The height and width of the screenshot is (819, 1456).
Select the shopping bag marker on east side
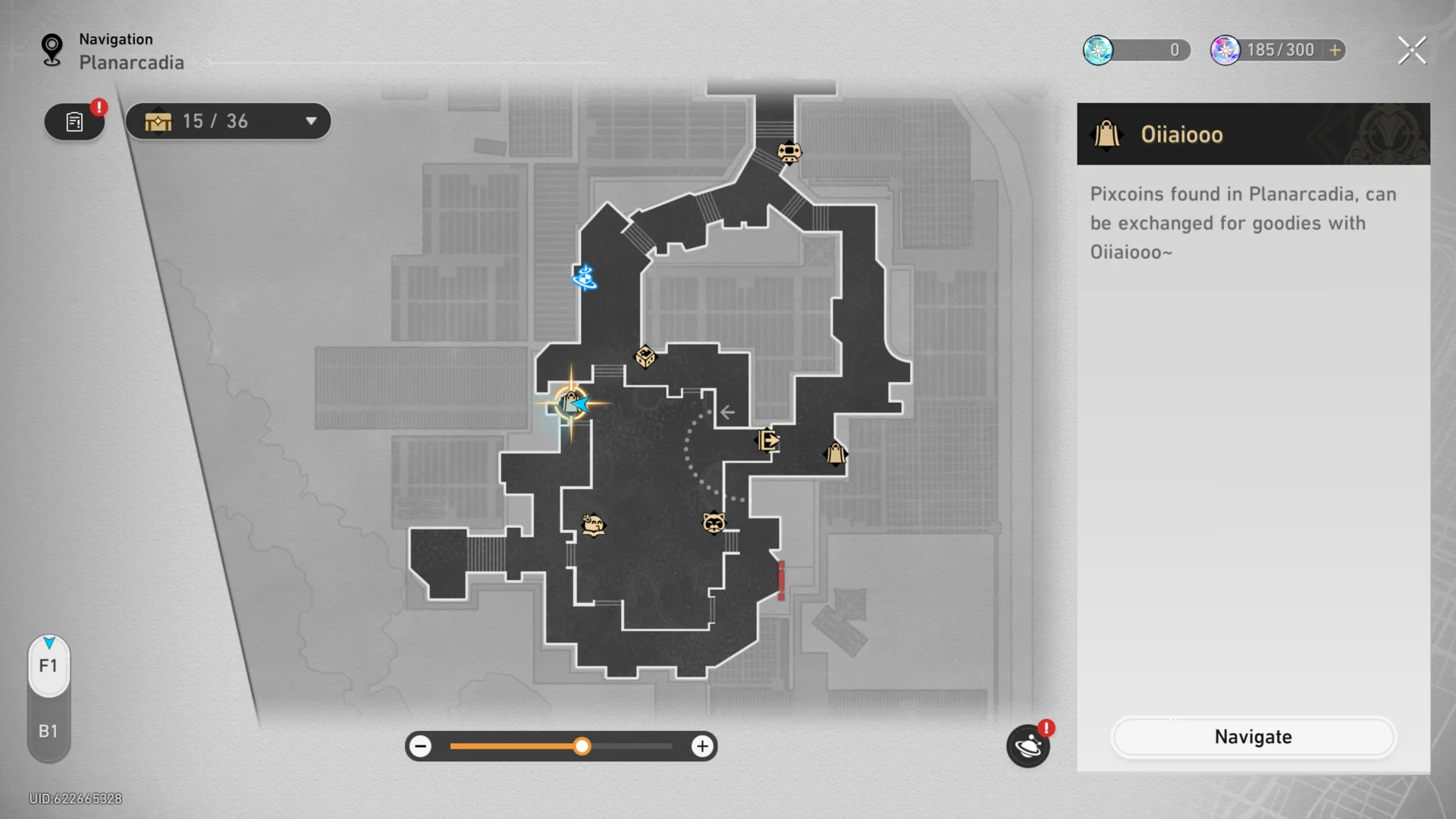pyautogui.click(x=836, y=453)
